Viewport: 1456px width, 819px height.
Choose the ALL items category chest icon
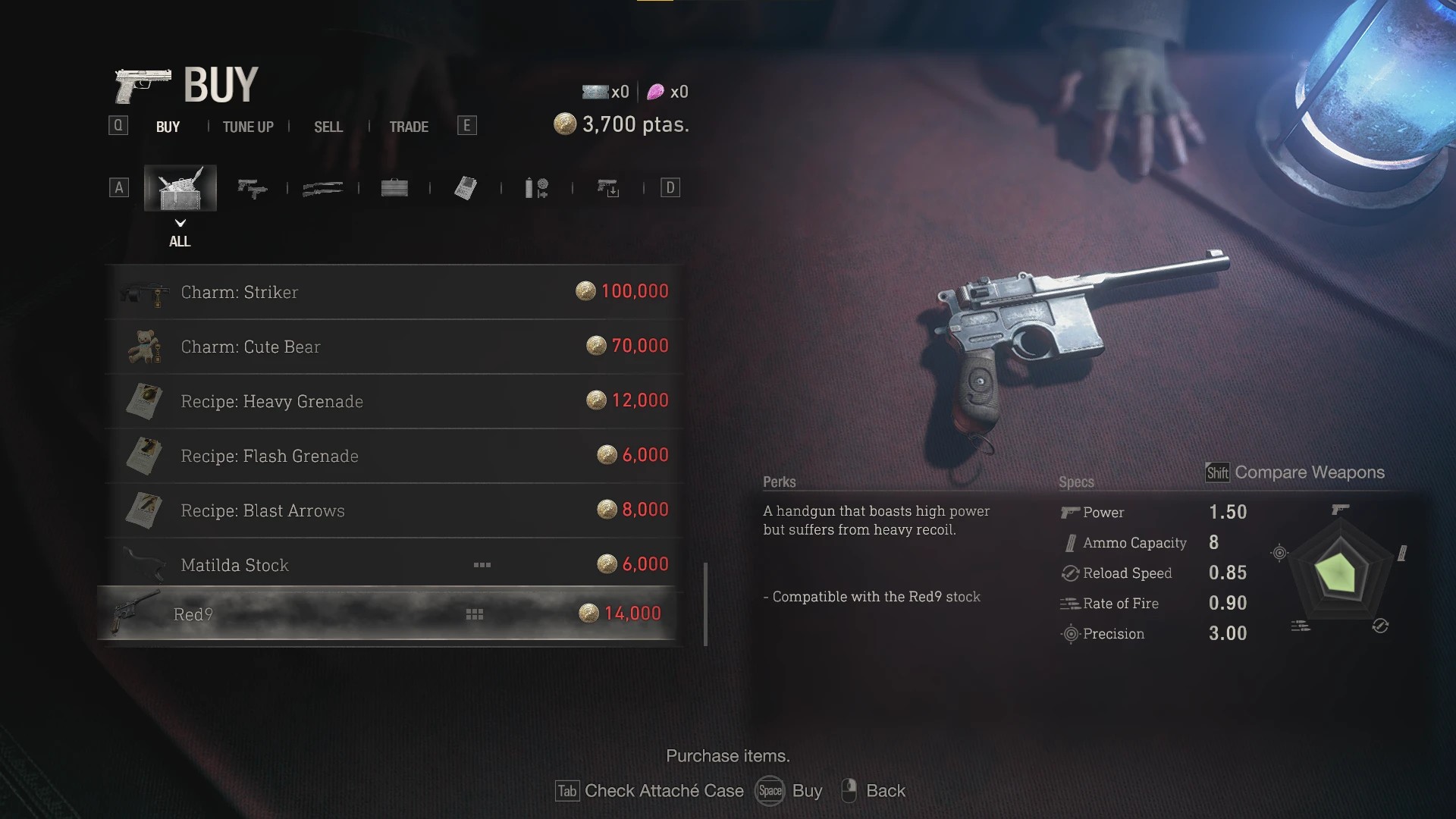coord(180,188)
